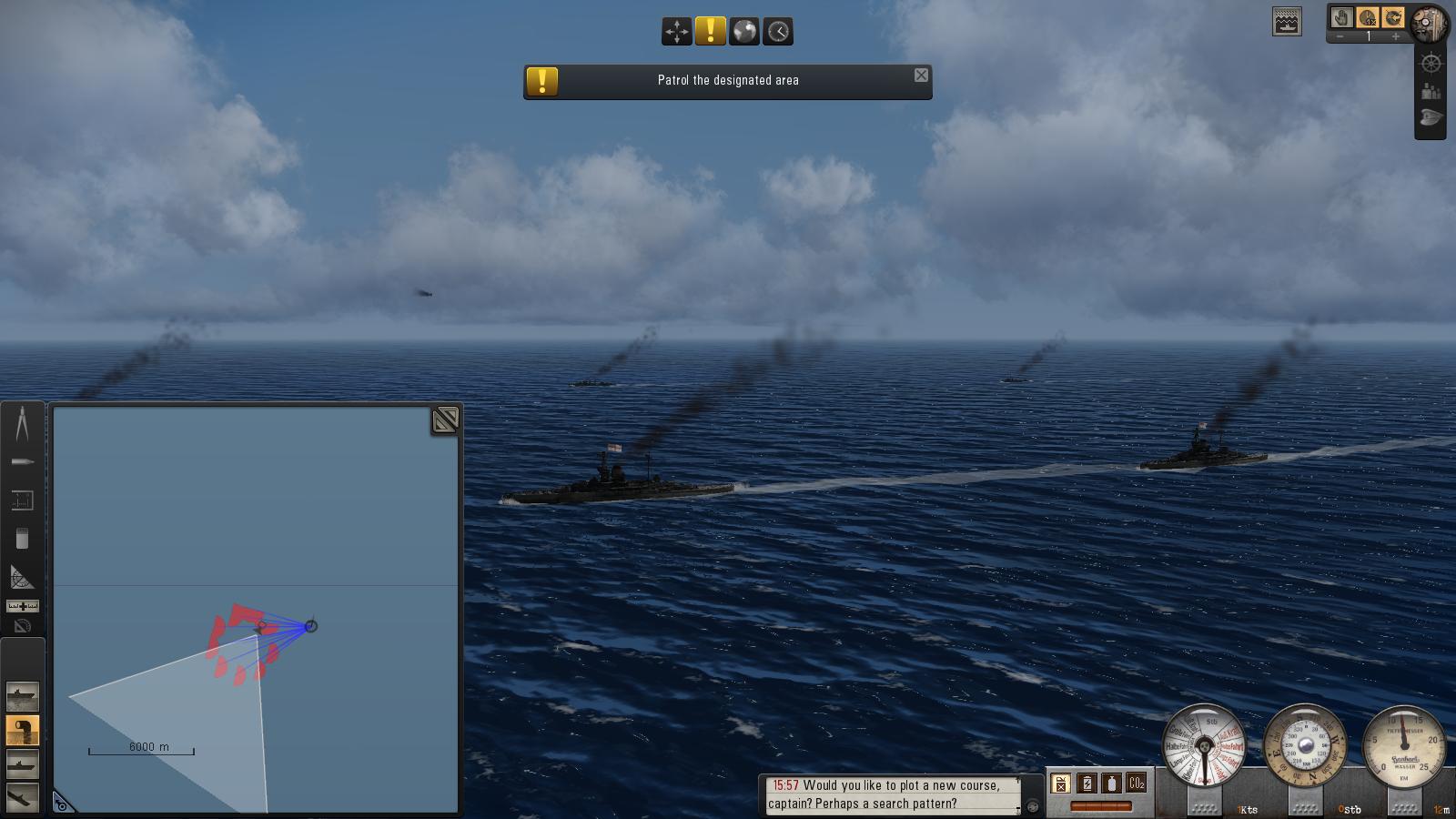Select the compass divider map tool
The height and width of the screenshot is (819, 1456).
tap(22, 423)
